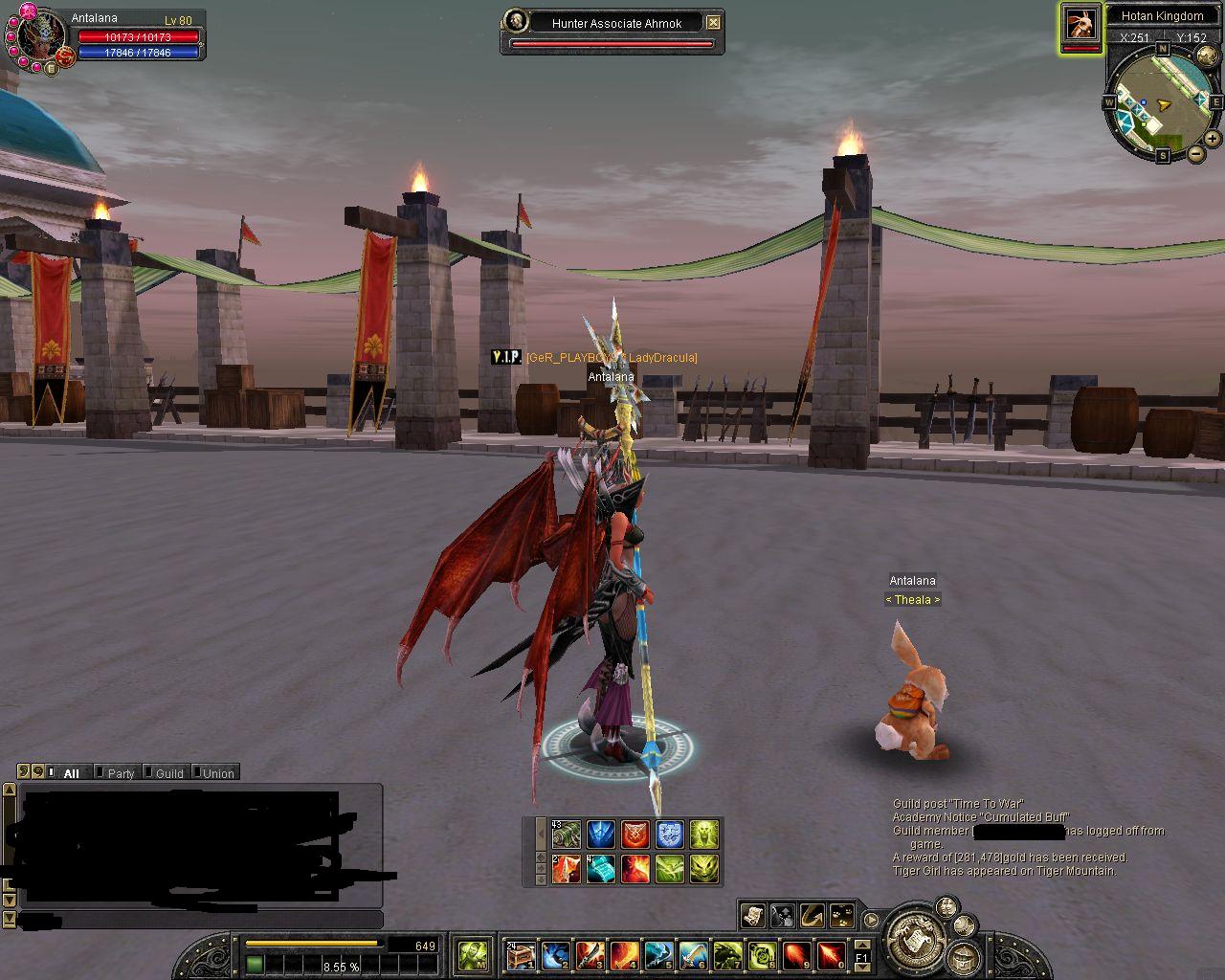The height and width of the screenshot is (980, 1225).
Task: Show the All chat tab
Action: click(71, 773)
